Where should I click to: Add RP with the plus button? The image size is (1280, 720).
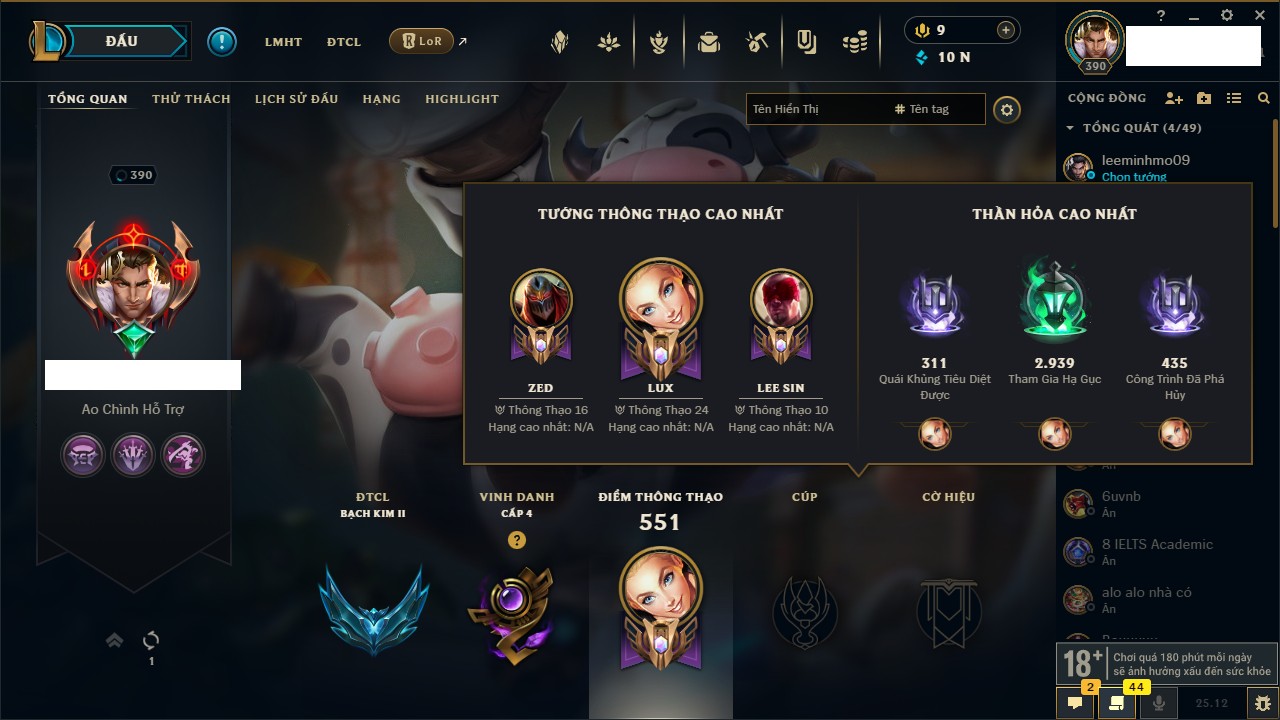point(1006,30)
